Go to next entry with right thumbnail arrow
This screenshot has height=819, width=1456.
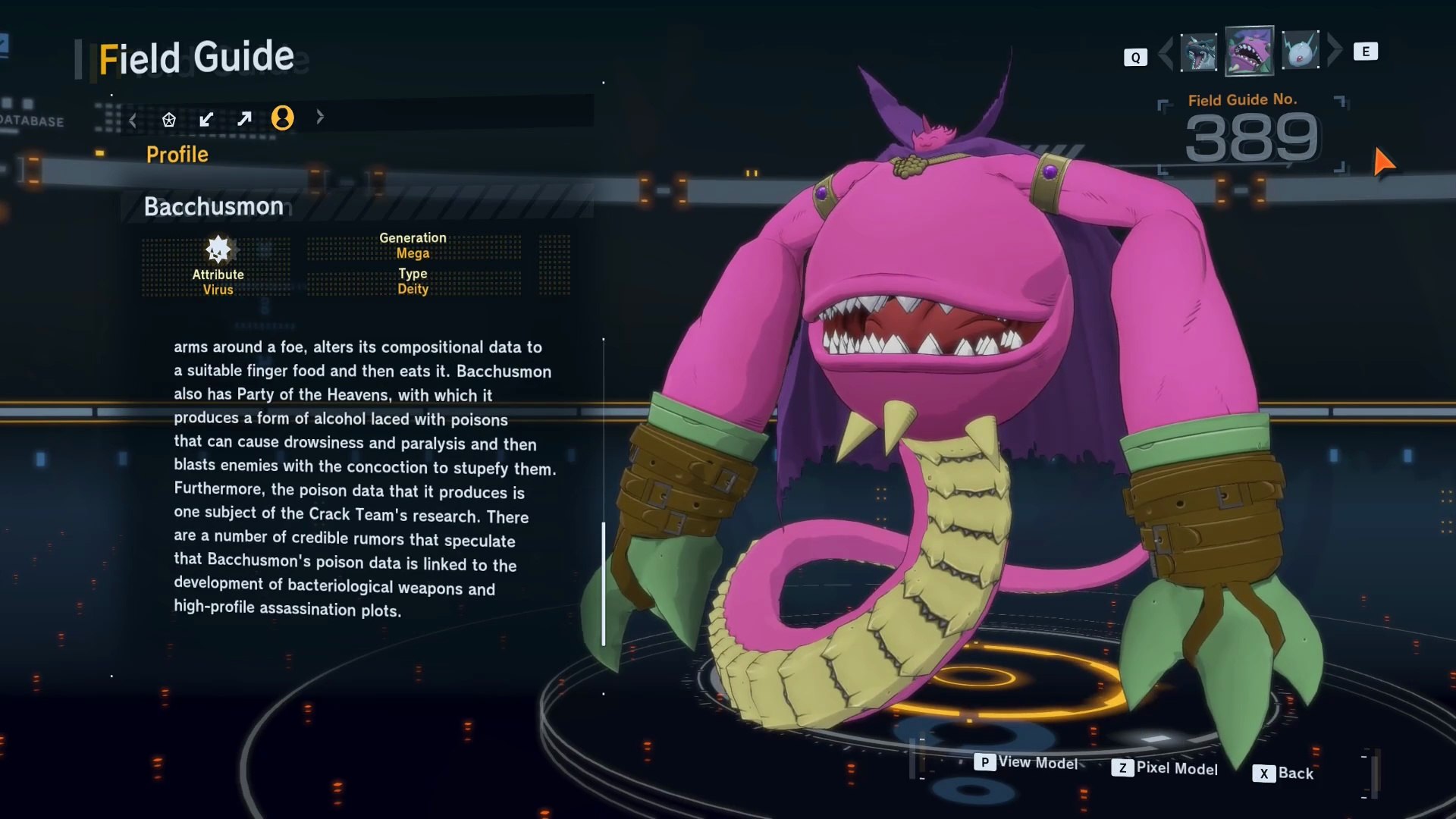click(1335, 49)
